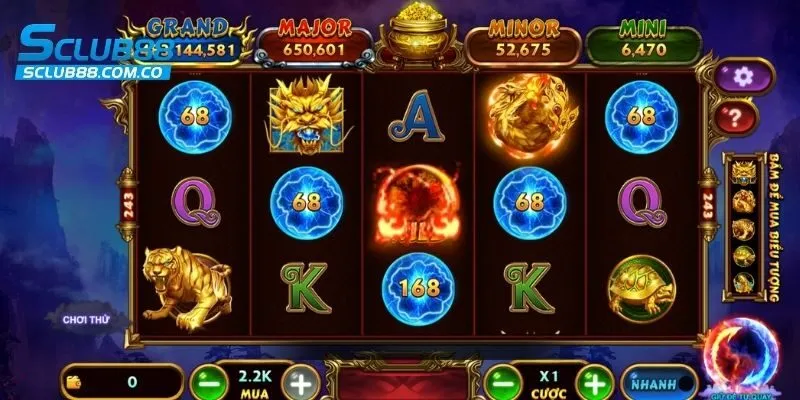Decrease the MUA buy amount

(207, 382)
